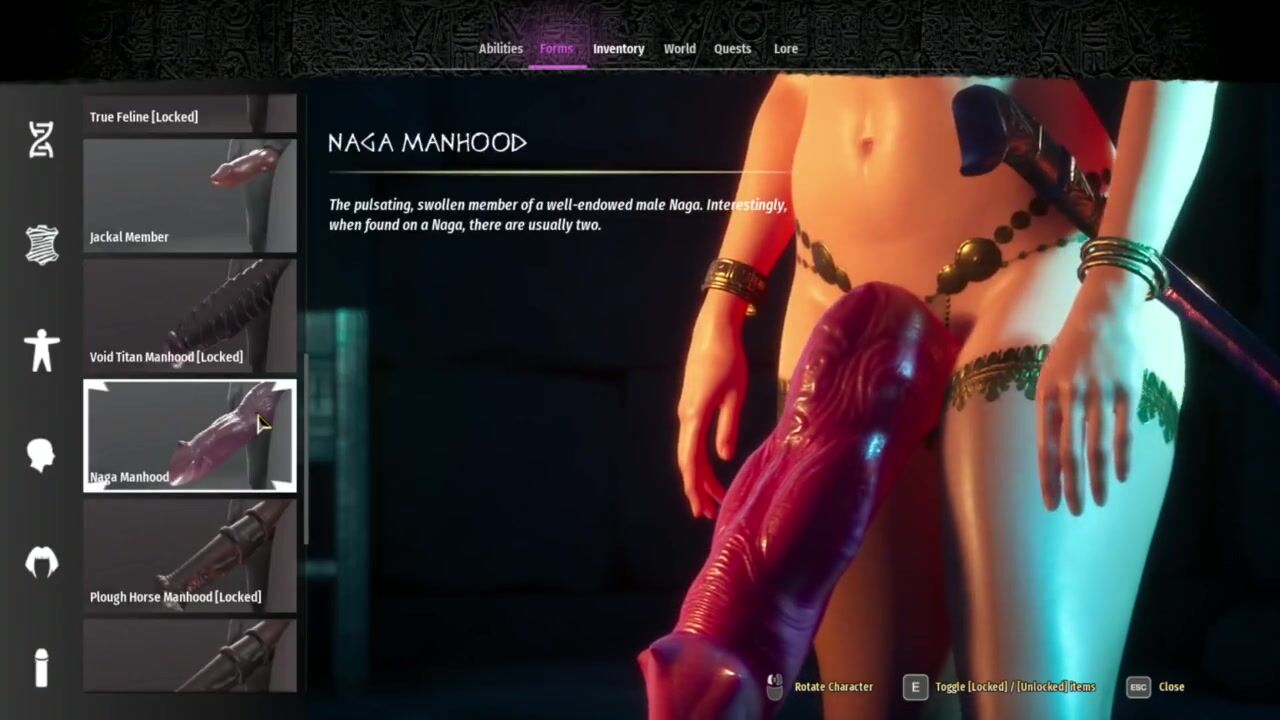Select the hair category icon

coord(41,562)
